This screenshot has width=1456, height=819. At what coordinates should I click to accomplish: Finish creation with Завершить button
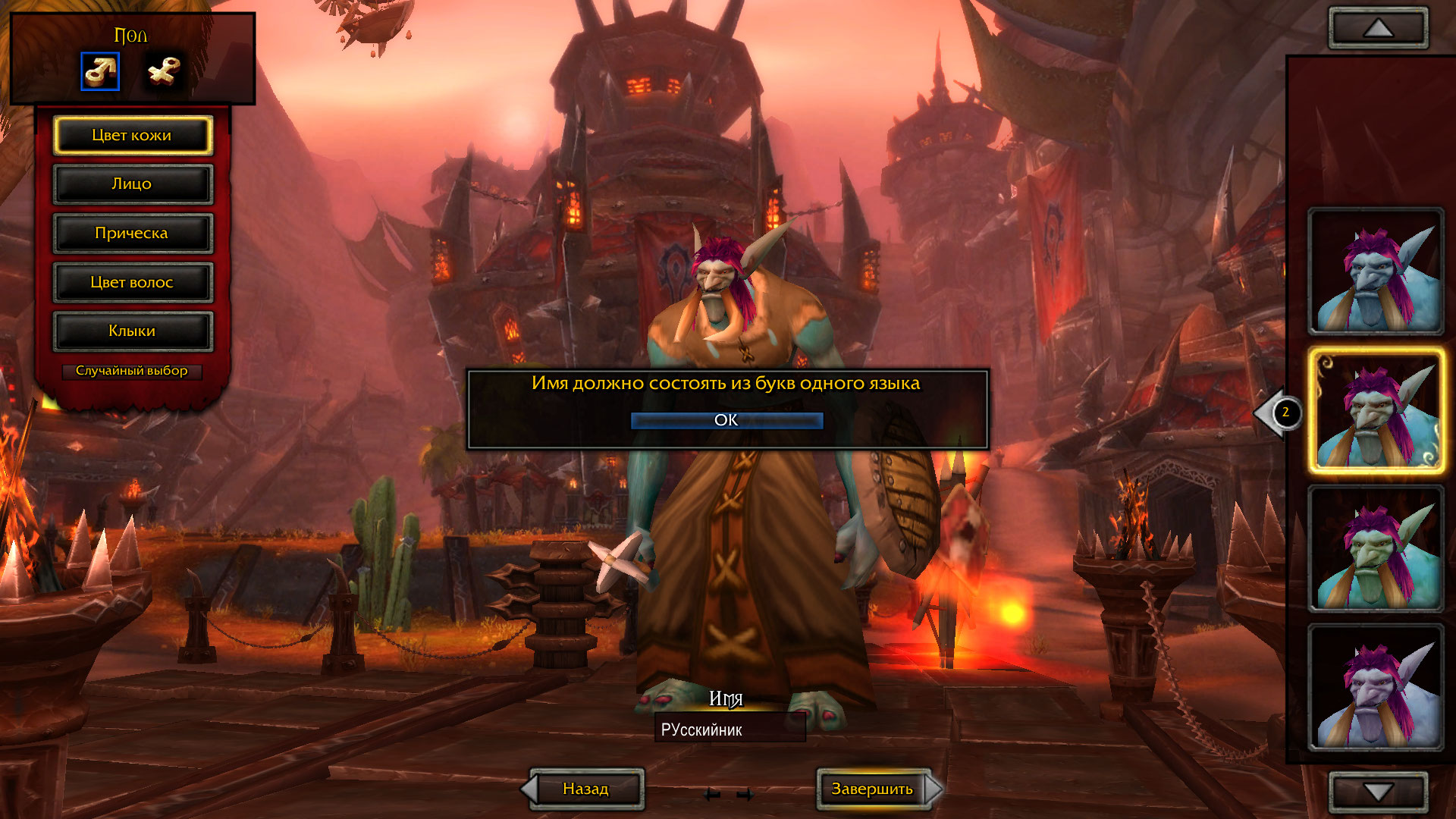pos(873,789)
